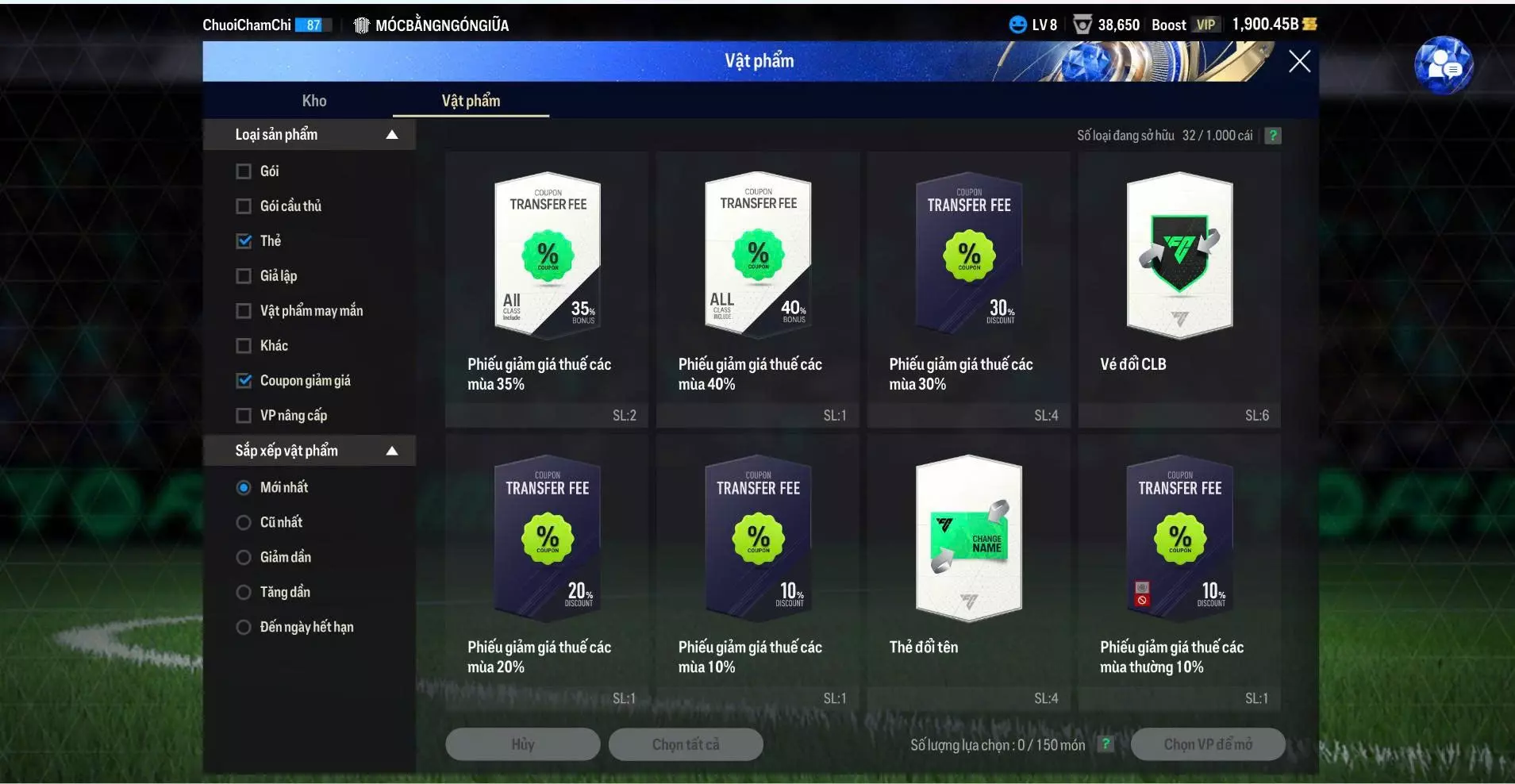Image resolution: width=1515 pixels, height=784 pixels.
Task: Open the friends panel icon
Action: tap(1446, 65)
